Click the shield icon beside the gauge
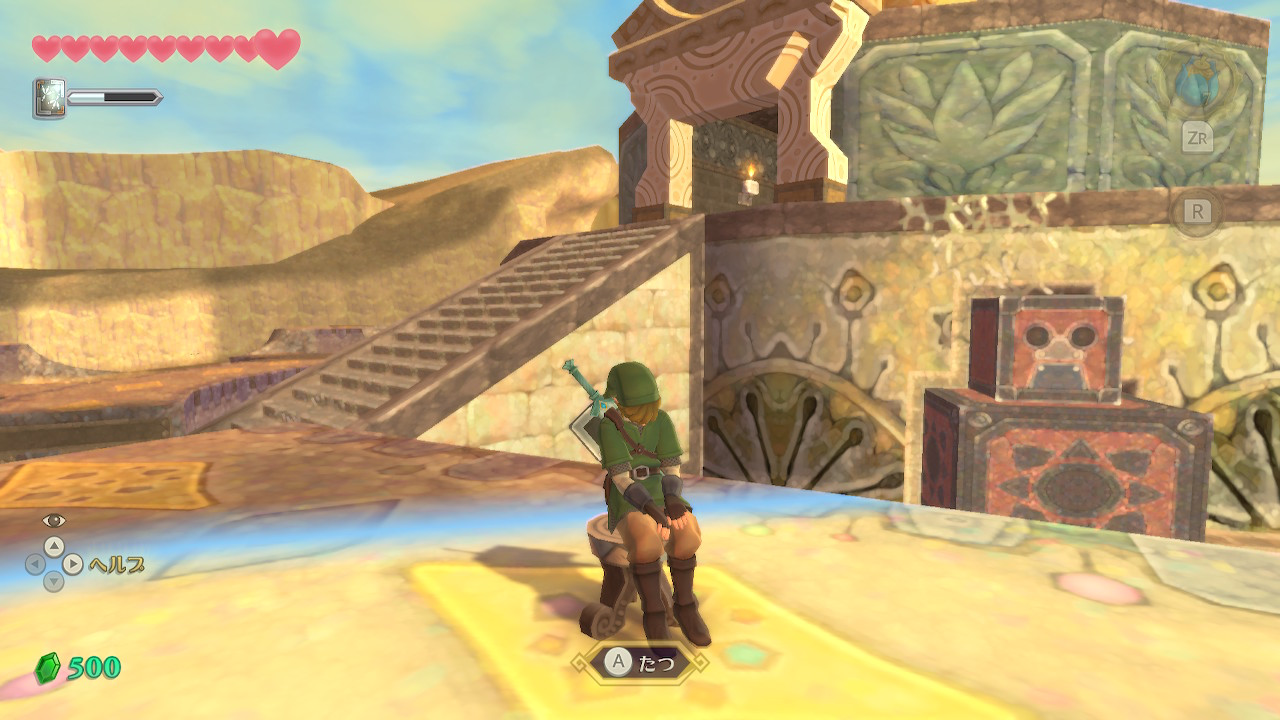The height and width of the screenshot is (720, 1280). click(49, 99)
